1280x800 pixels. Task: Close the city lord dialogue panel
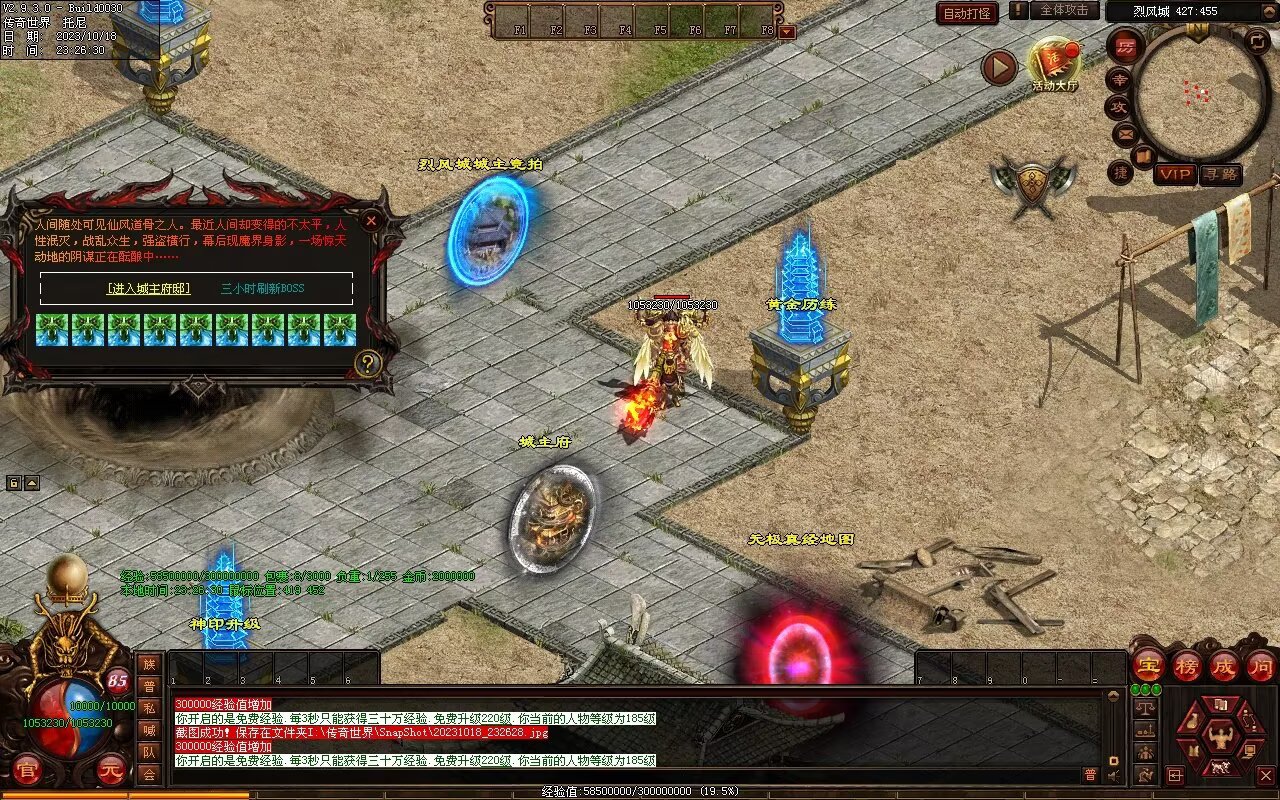point(371,220)
